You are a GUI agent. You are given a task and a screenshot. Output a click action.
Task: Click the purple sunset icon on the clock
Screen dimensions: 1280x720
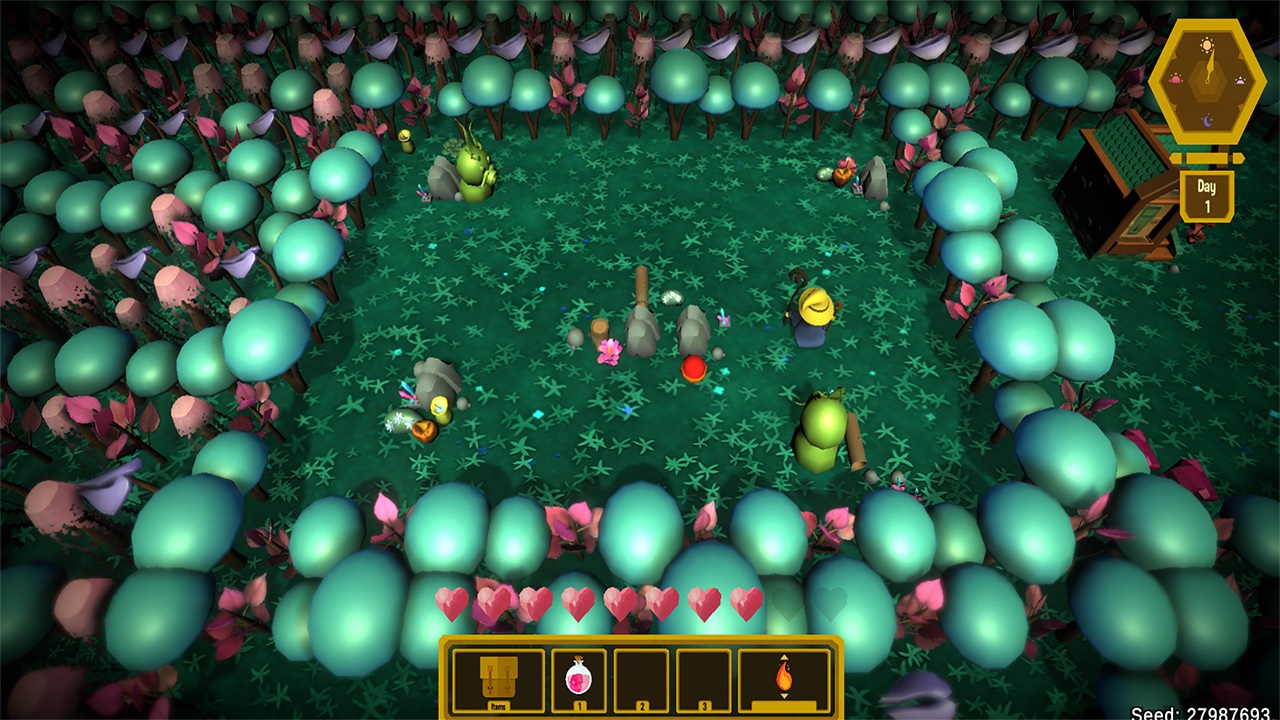coord(1239,80)
